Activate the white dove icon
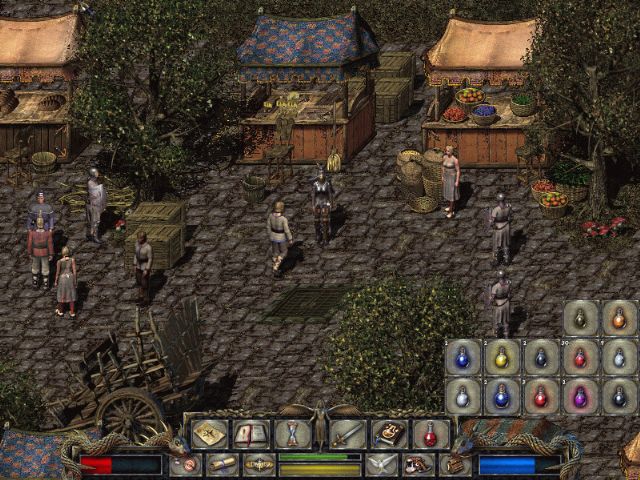The height and width of the screenshot is (480, 640). click(381, 465)
